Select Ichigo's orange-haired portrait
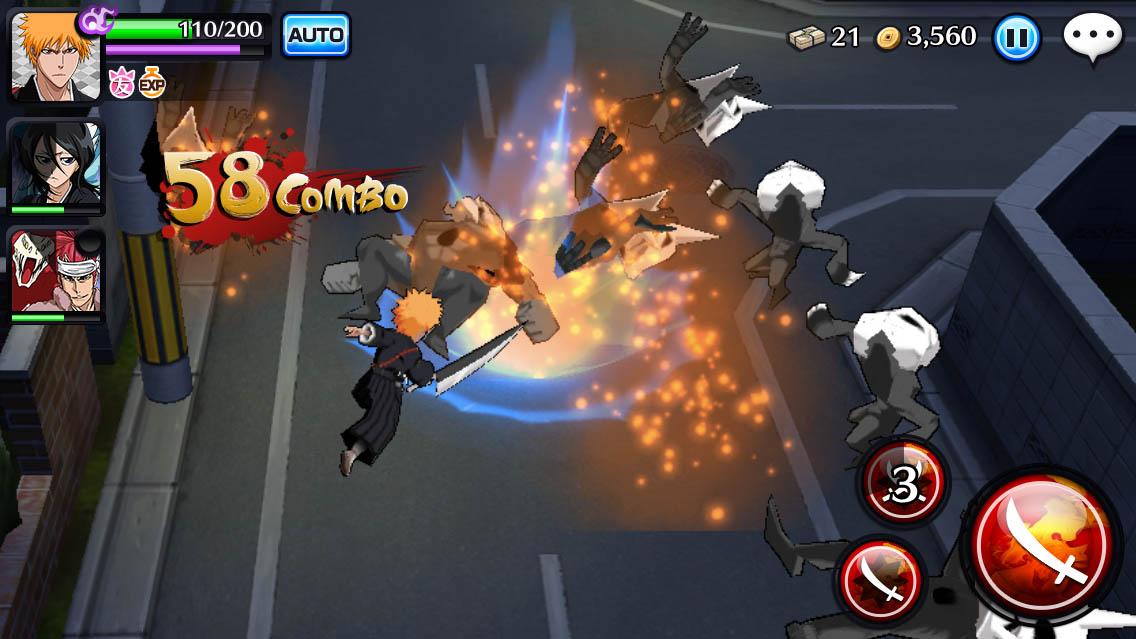Viewport: 1136px width, 639px height. pos(56,56)
